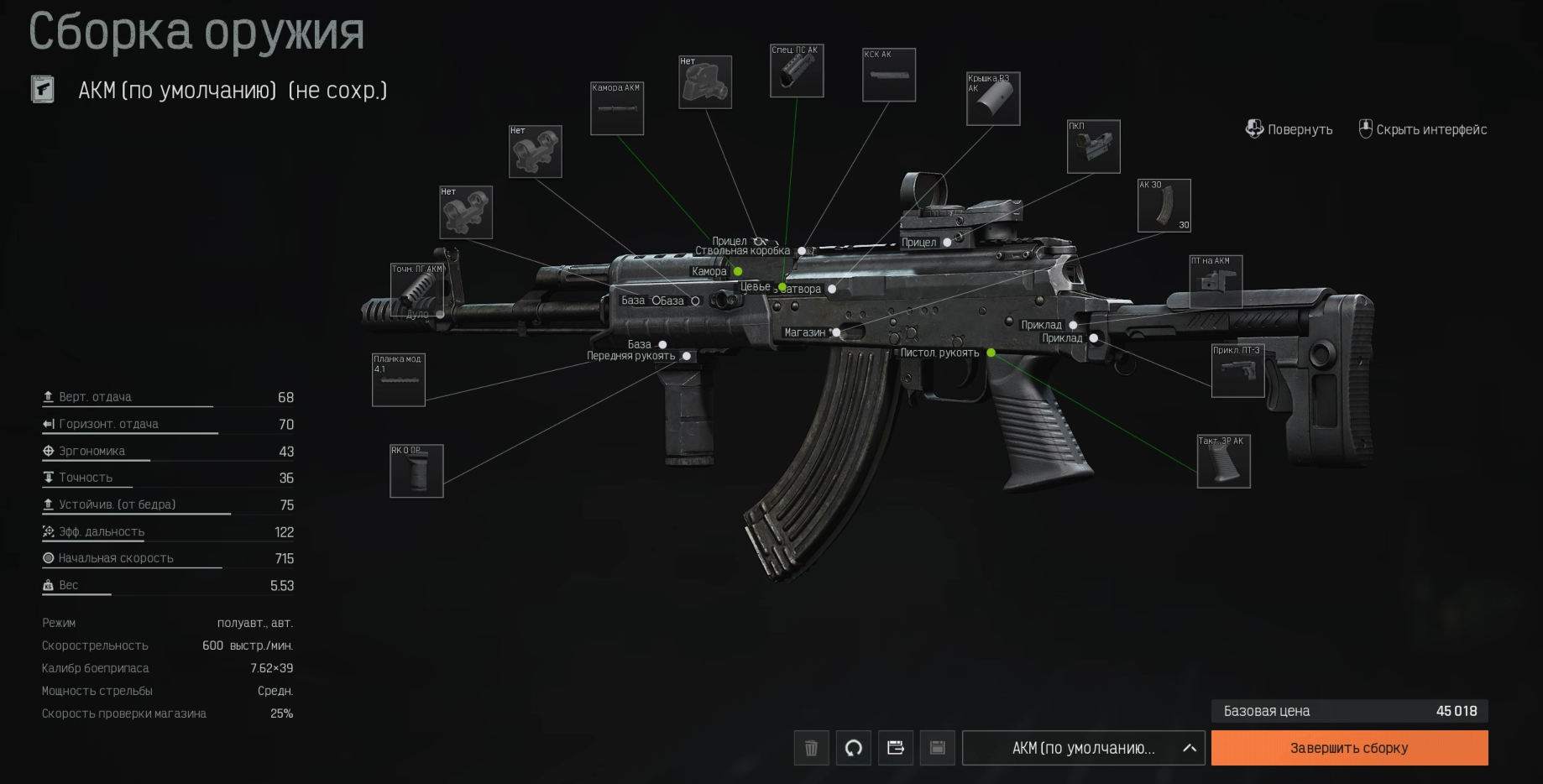Finish the build with Завершить сборку
The image size is (1543, 784).
1349,748
